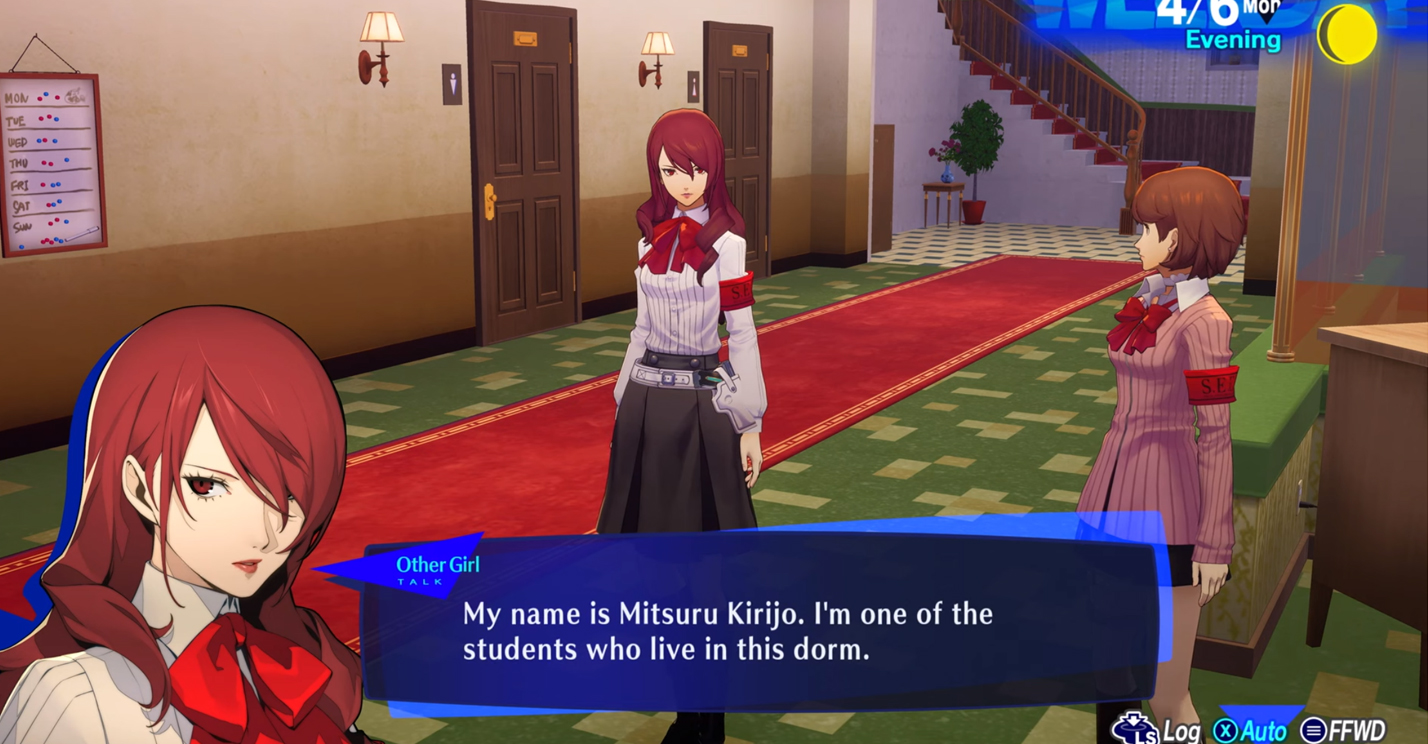
Task: Click the Other Girl nameplate
Action: point(437,564)
